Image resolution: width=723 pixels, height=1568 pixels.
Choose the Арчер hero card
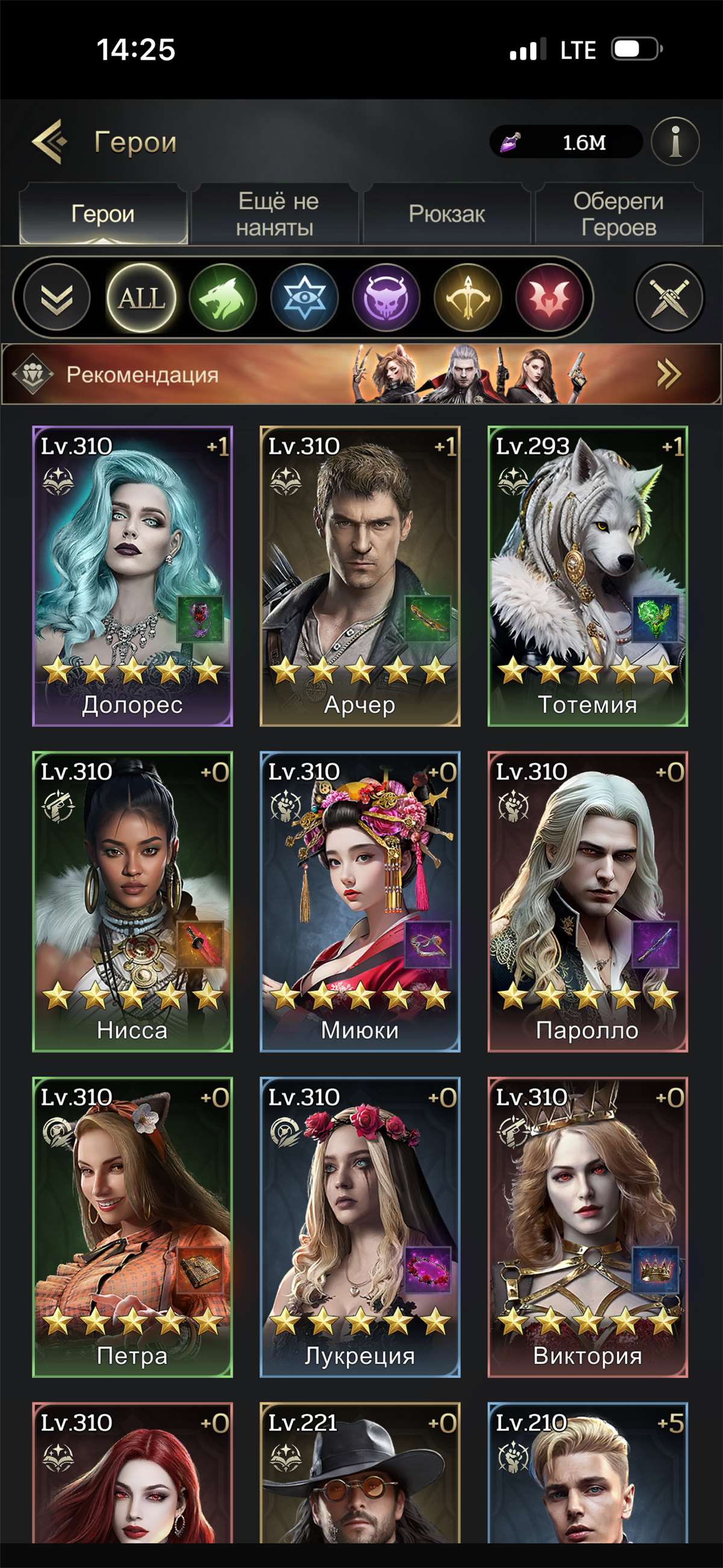point(360,576)
